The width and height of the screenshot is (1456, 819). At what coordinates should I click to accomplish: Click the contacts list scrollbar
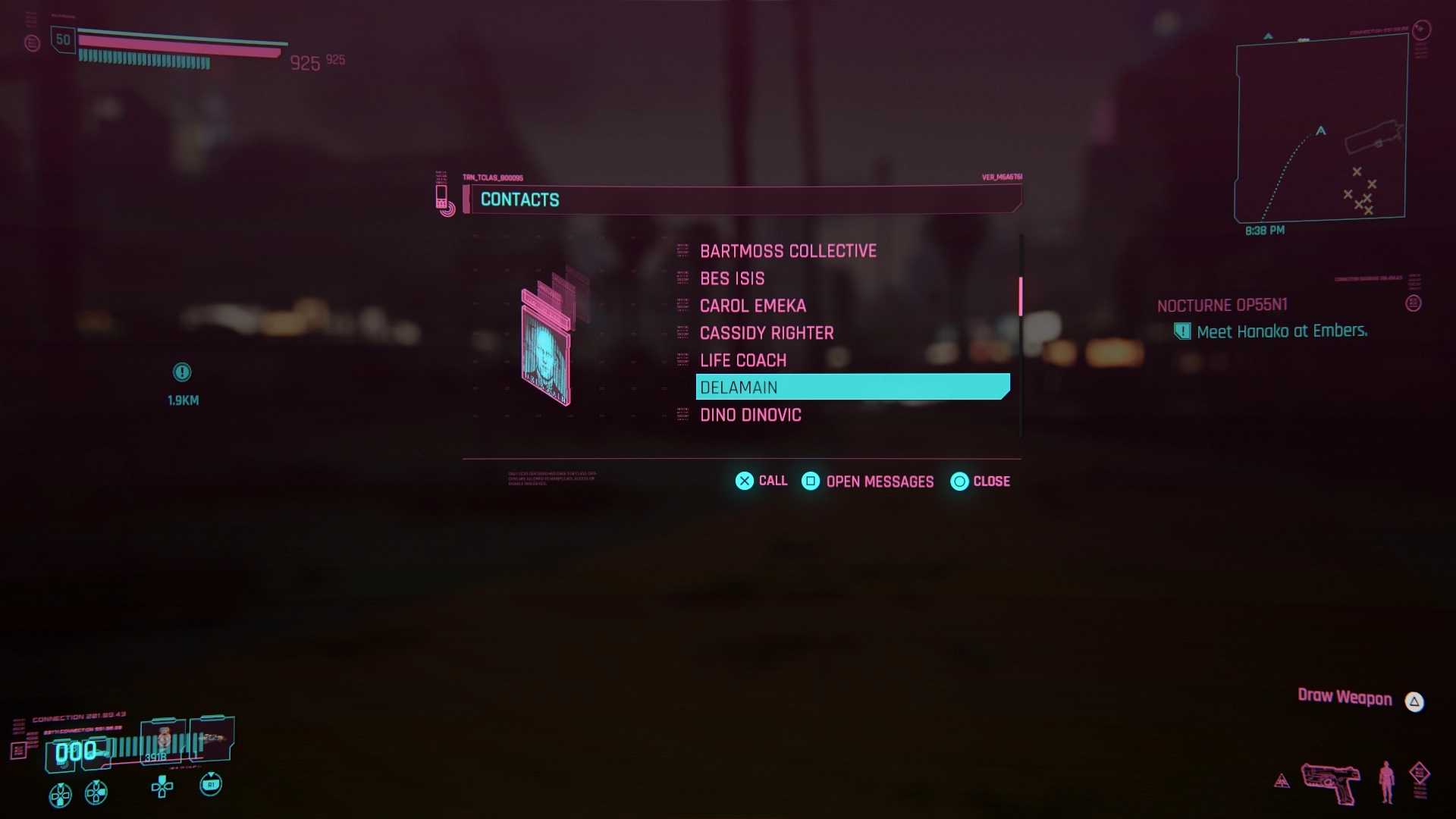point(1021,297)
